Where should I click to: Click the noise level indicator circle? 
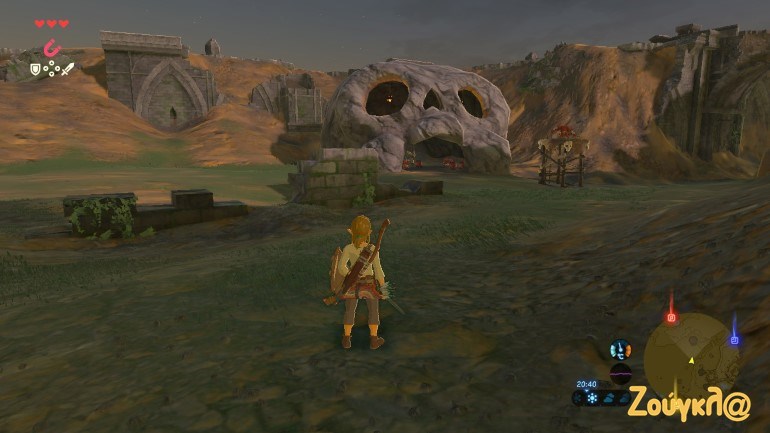tap(620, 374)
